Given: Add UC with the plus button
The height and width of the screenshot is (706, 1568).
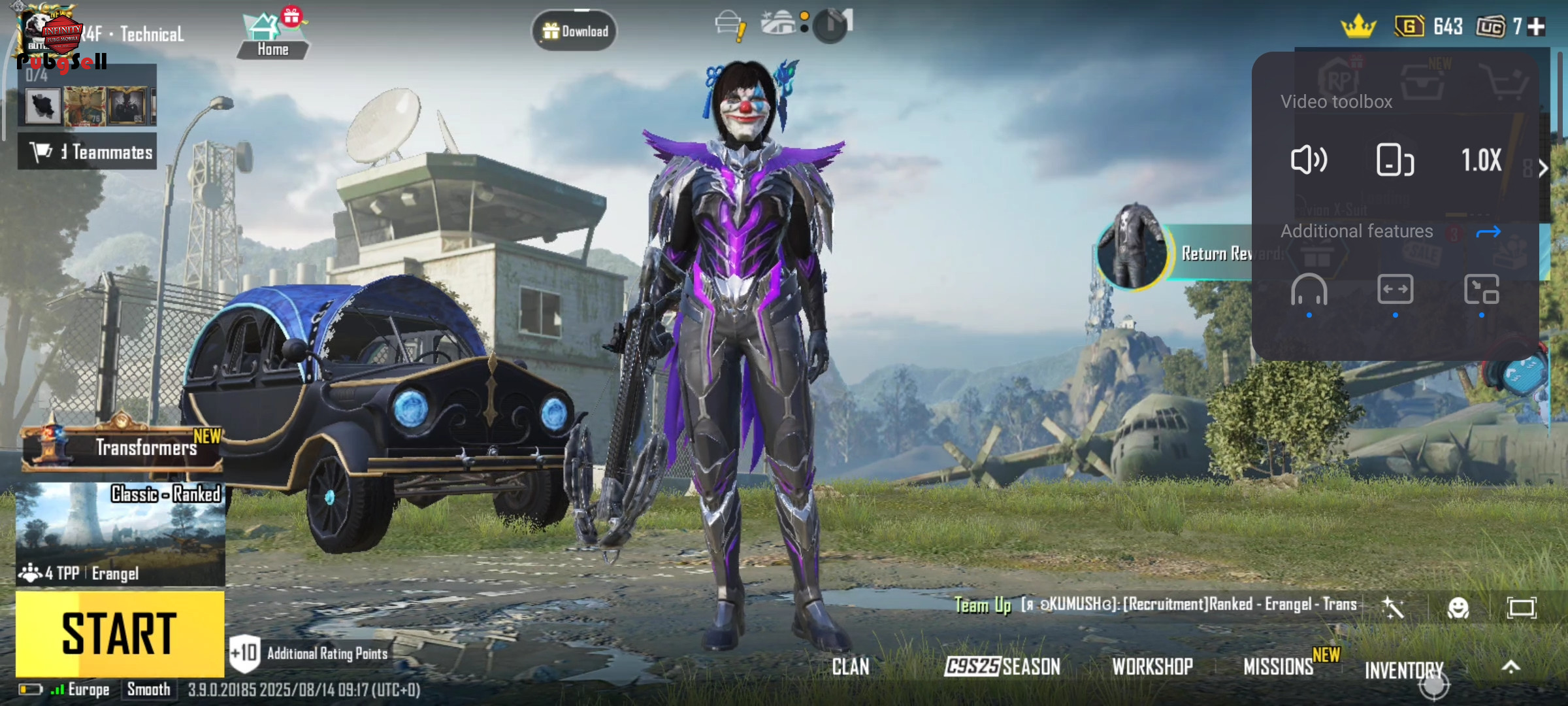Looking at the screenshot, I should (x=1537, y=27).
